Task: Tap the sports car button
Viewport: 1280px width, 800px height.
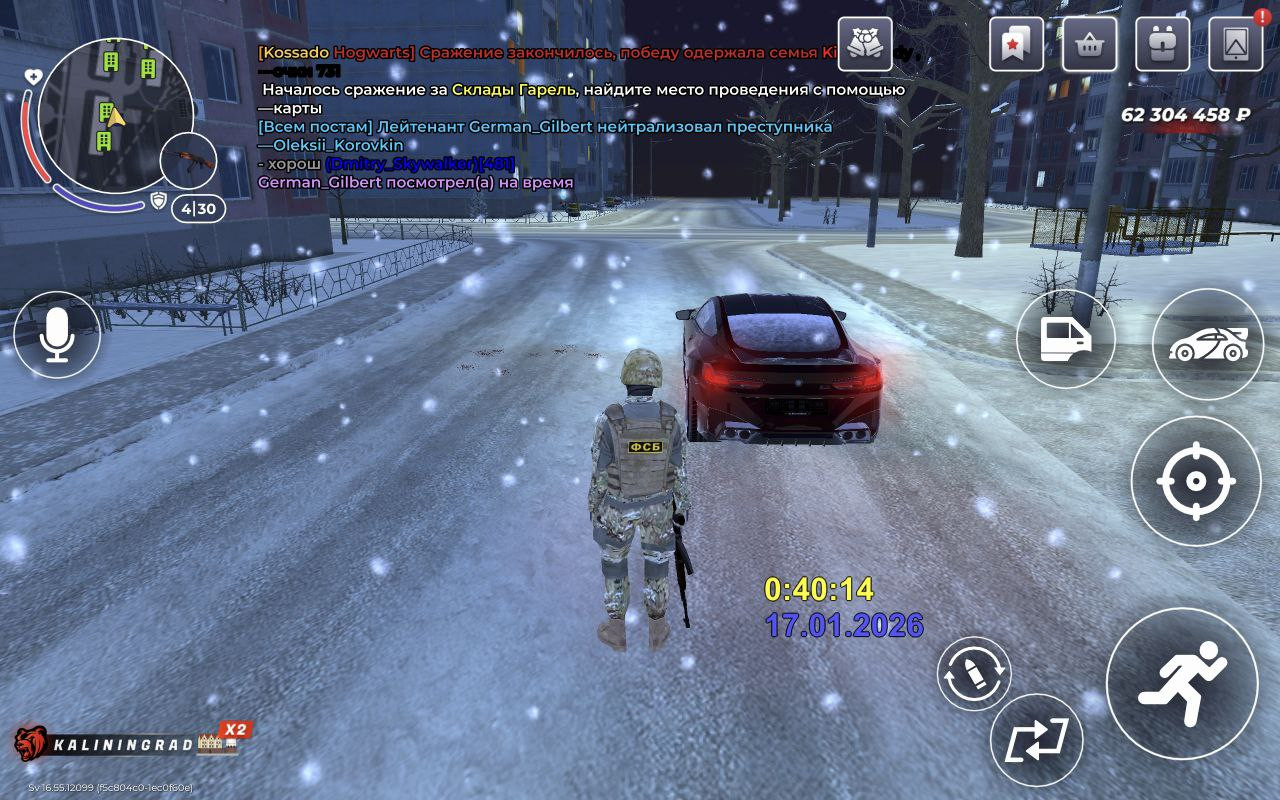Action: click(1207, 344)
